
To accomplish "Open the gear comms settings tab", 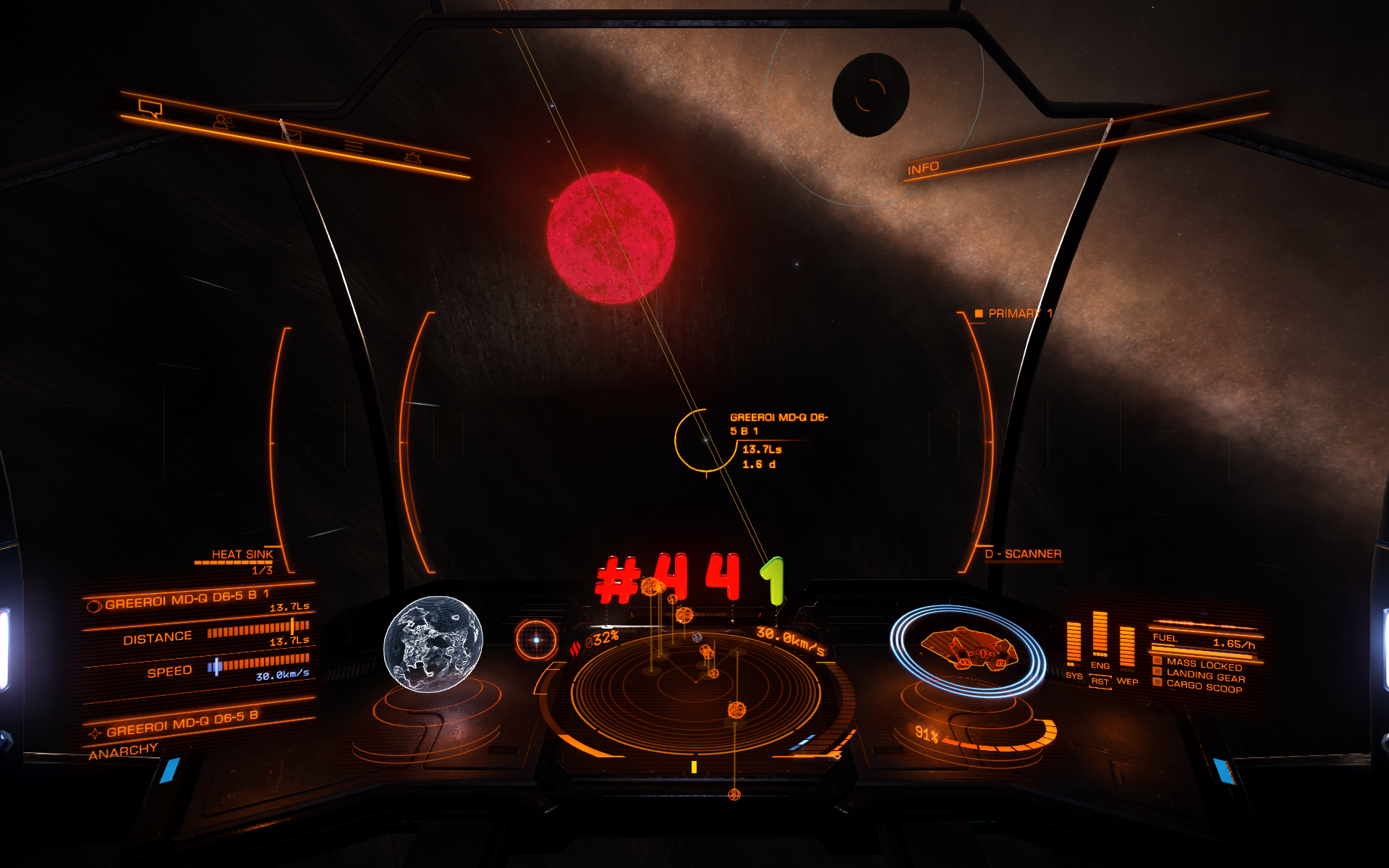I will click(412, 157).
